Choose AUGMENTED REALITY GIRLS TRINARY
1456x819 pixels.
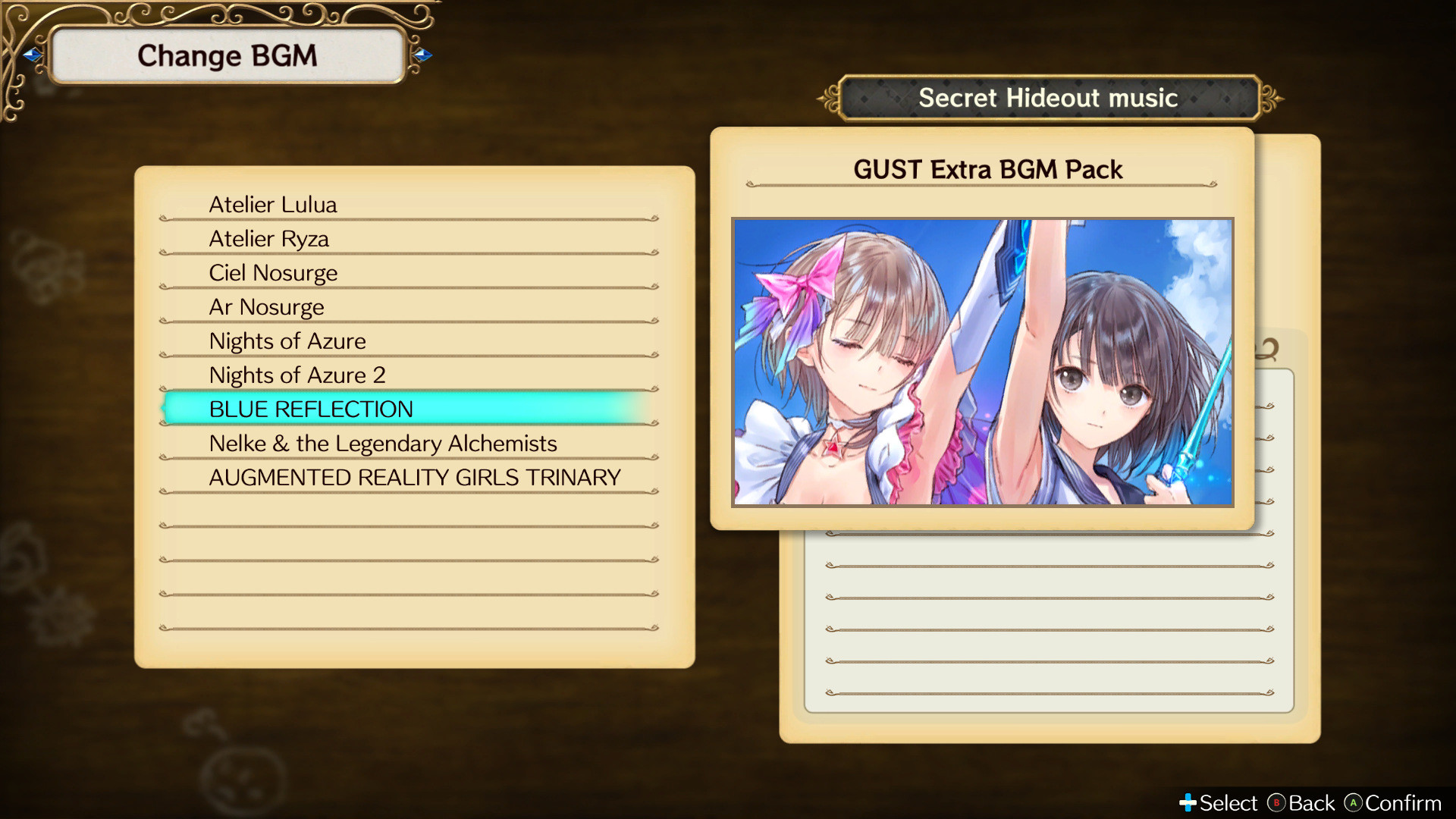coord(415,477)
